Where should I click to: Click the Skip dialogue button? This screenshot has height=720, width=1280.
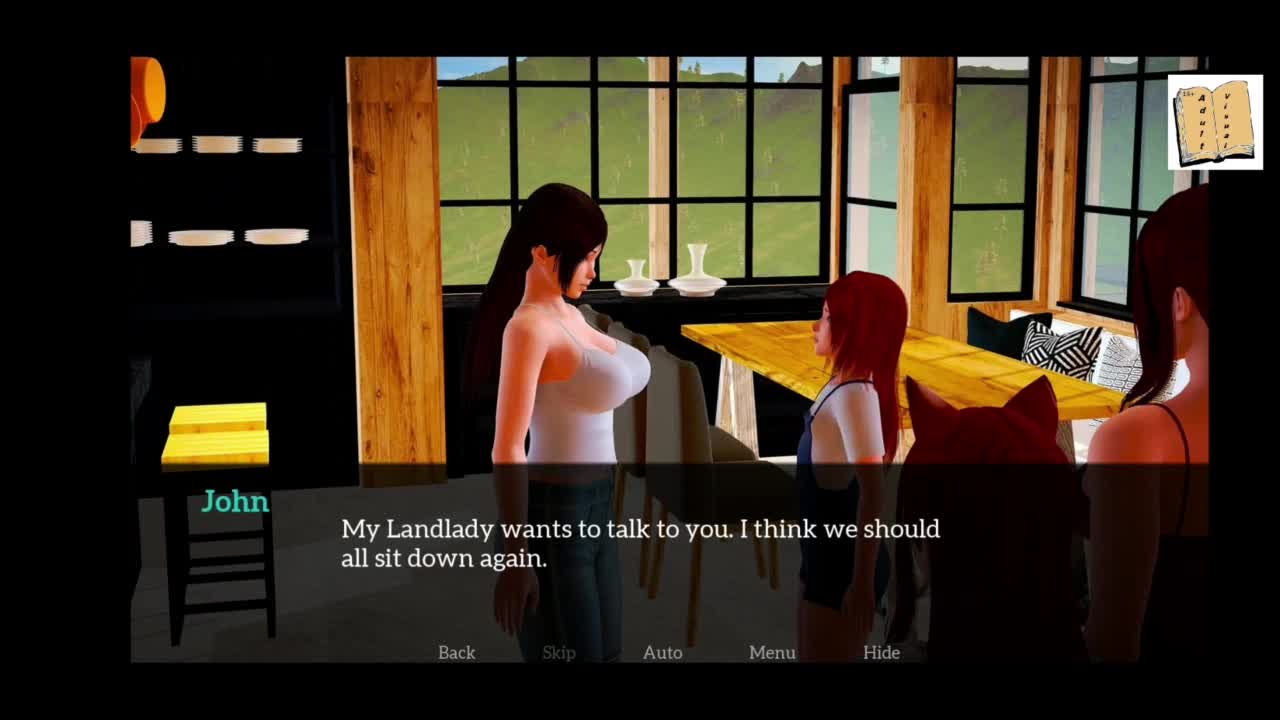(x=558, y=652)
